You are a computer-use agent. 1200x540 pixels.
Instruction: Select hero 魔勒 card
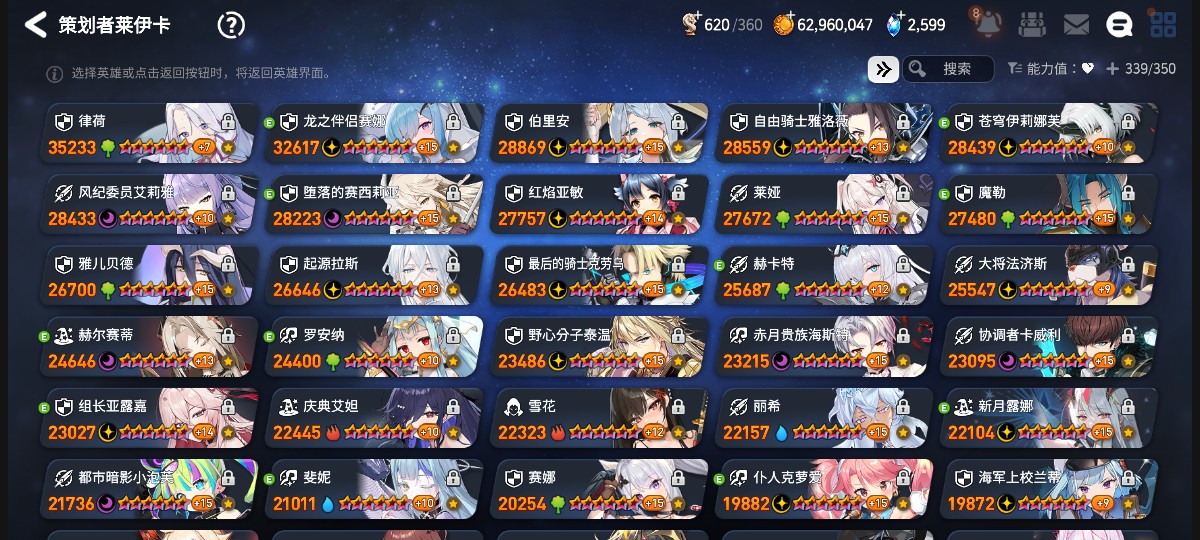(x=1048, y=204)
